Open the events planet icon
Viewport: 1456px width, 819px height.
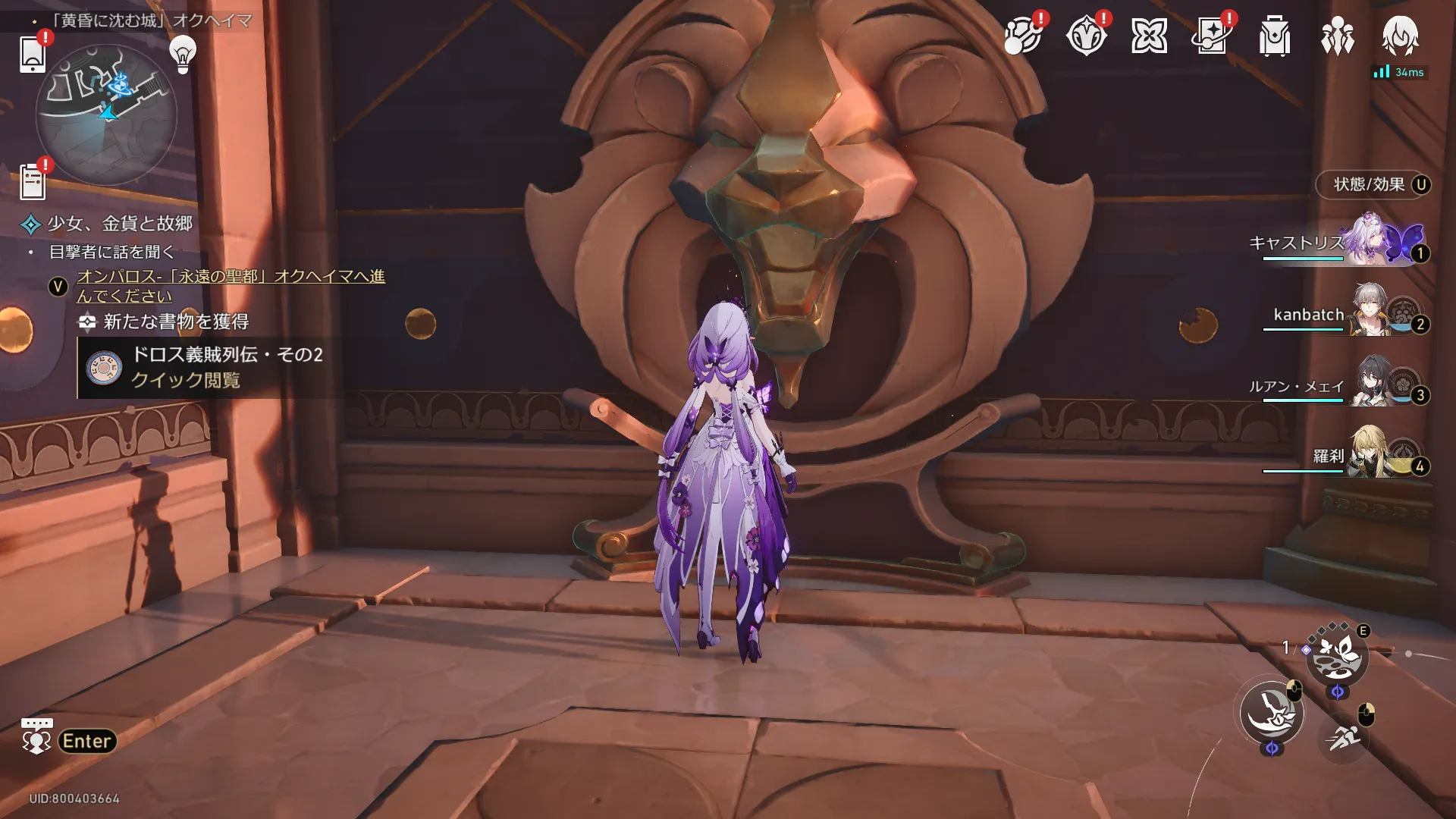[x=1021, y=36]
